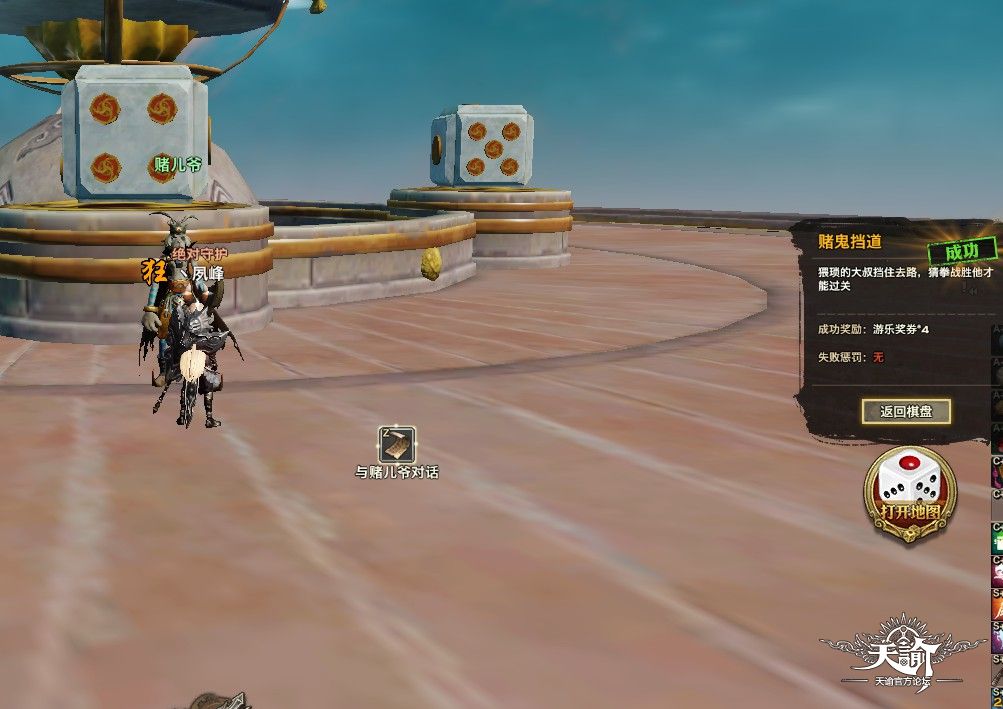Click the 返回棋盘 button
This screenshot has height=709, width=1003.
click(x=906, y=411)
